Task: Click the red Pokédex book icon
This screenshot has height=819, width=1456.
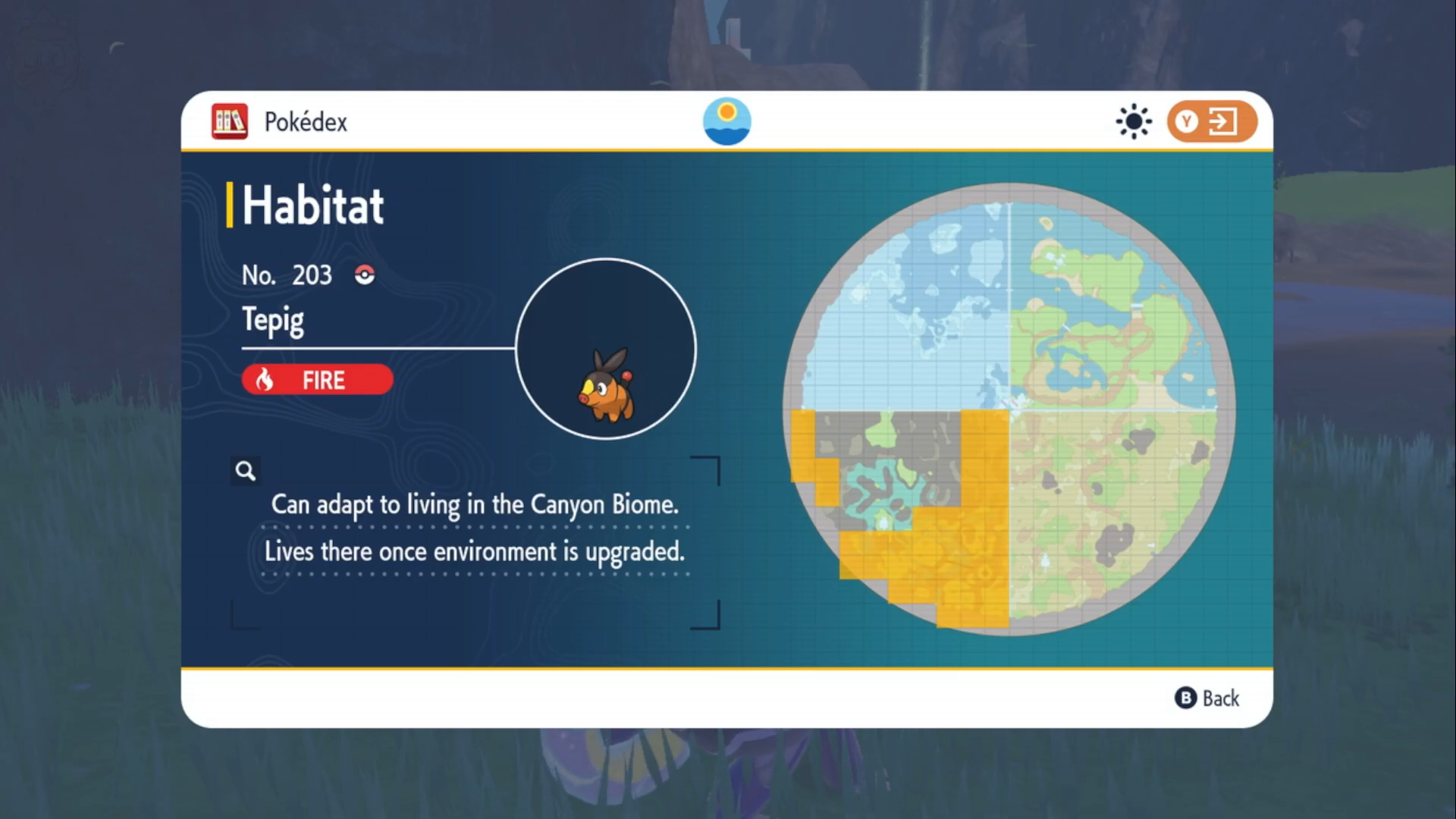Action: tap(230, 121)
